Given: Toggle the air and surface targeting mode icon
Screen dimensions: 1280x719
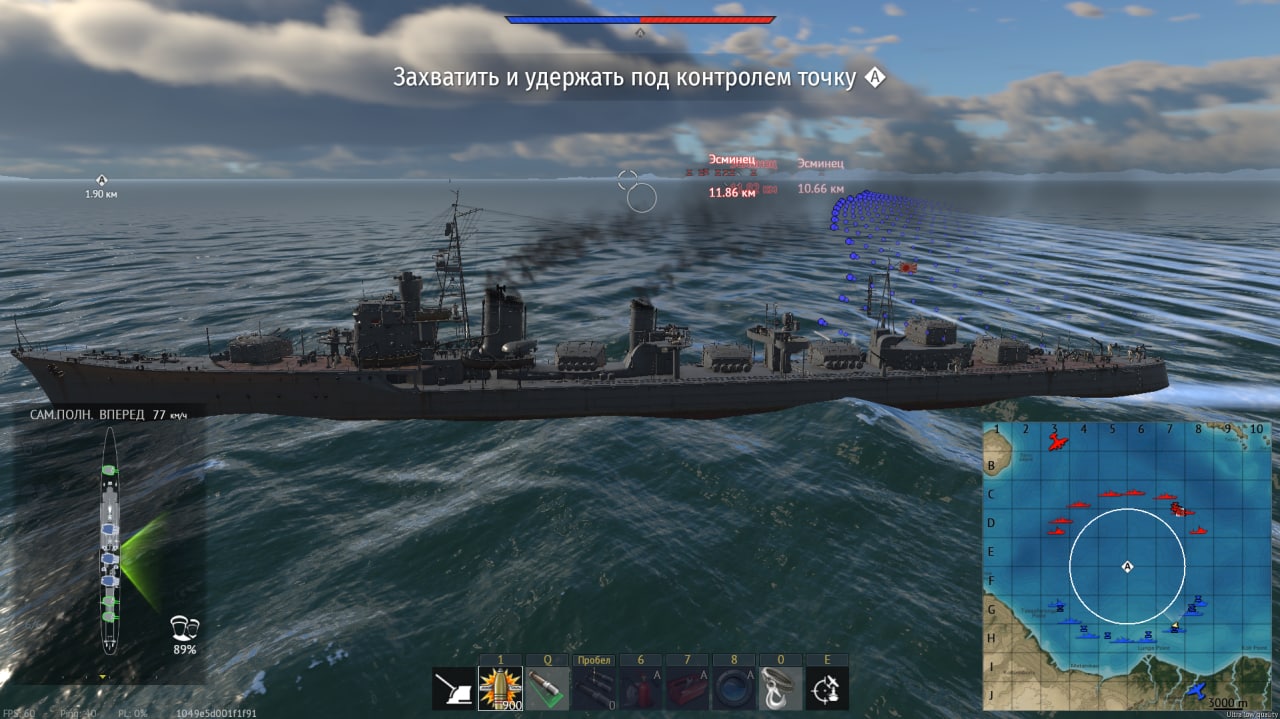Looking at the screenshot, I should coord(827,688).
